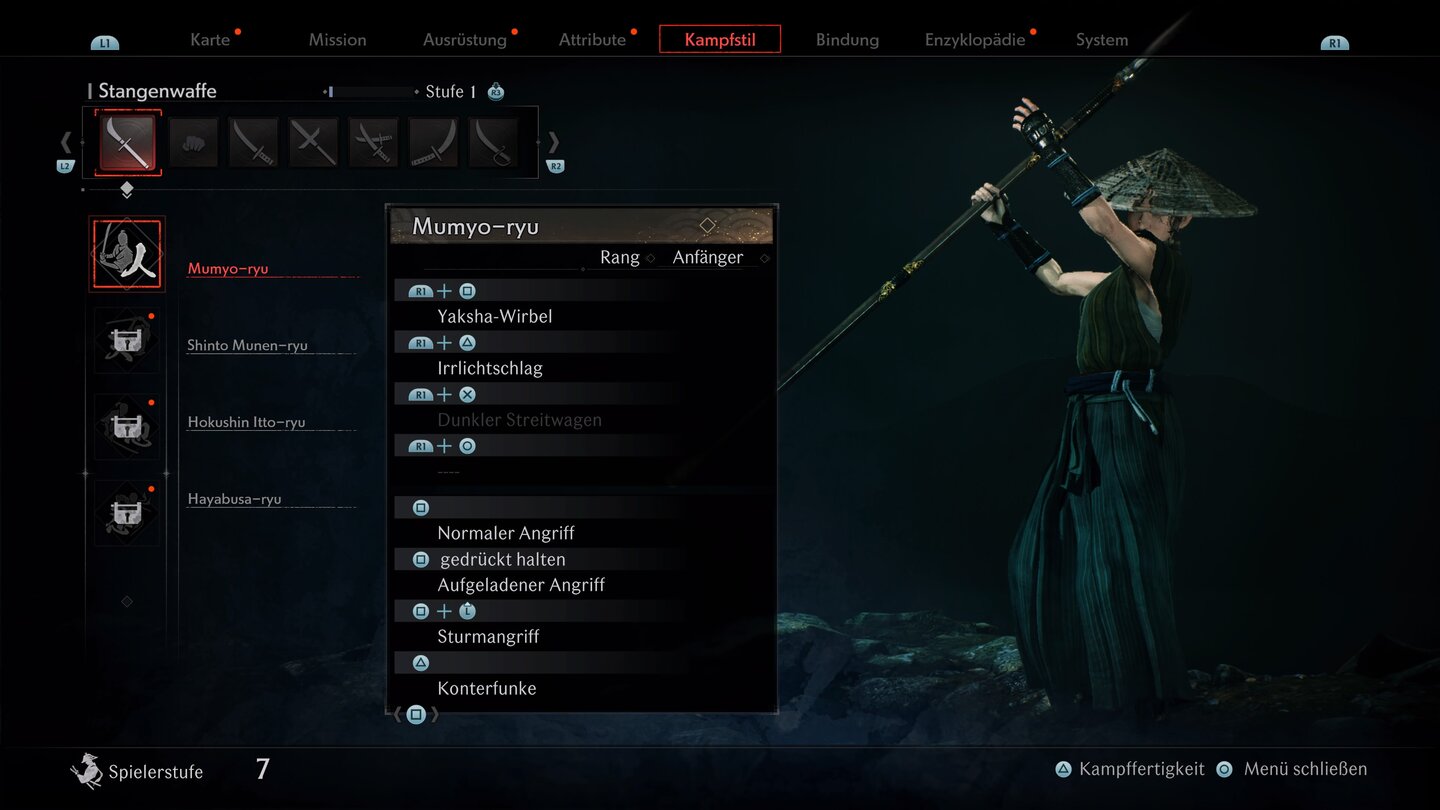The image size is (1440, 810).
Task: Click the Konterfunke skill entry
Action: pyautogui.click(x=487, y=688)
